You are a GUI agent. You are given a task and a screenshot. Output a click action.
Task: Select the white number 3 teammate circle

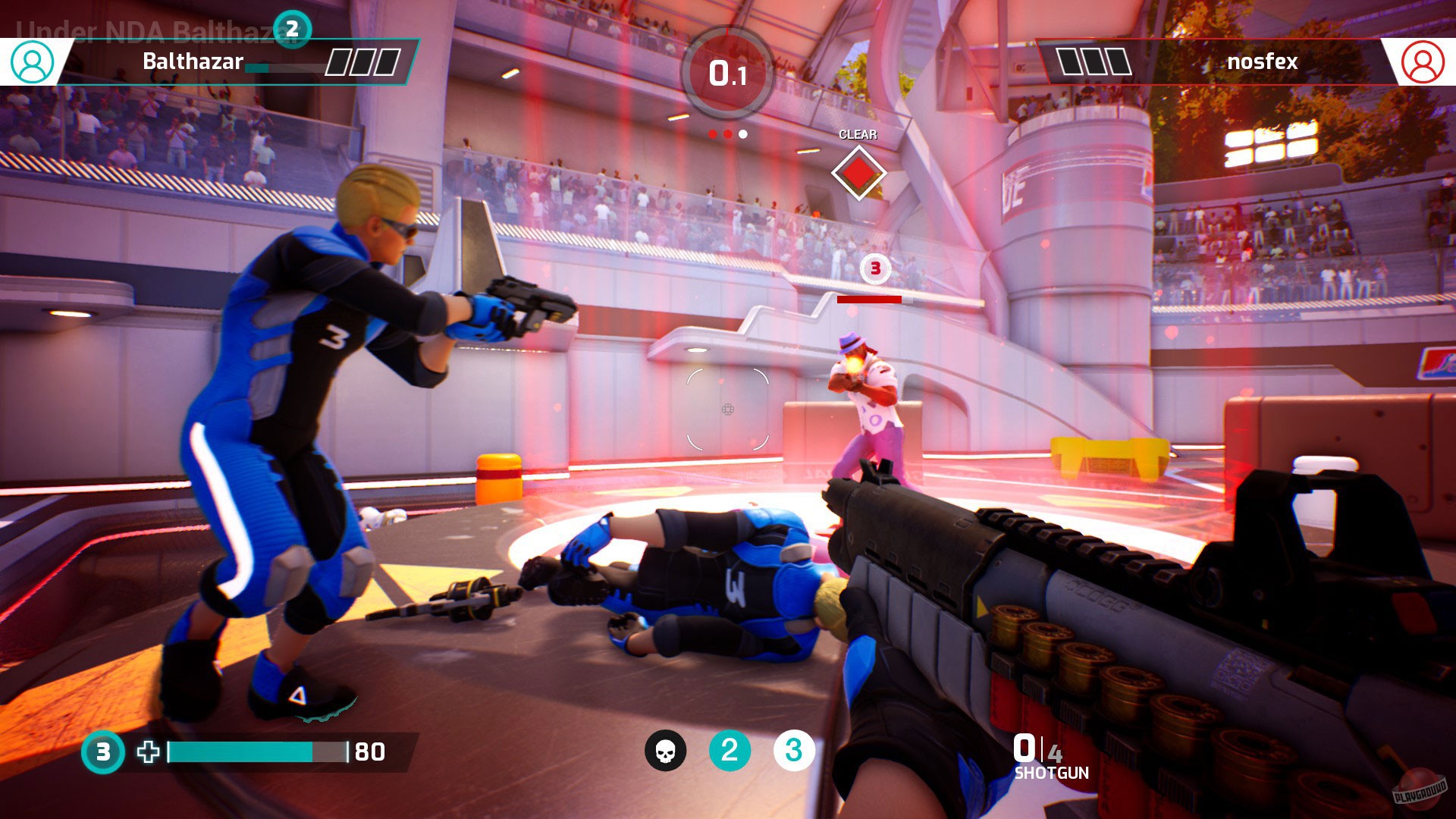(793, 751)
